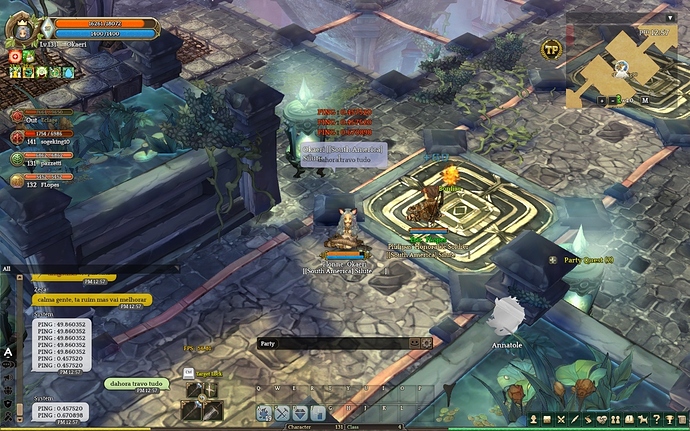Select the red flower buff icon

[x=15, y=57]
